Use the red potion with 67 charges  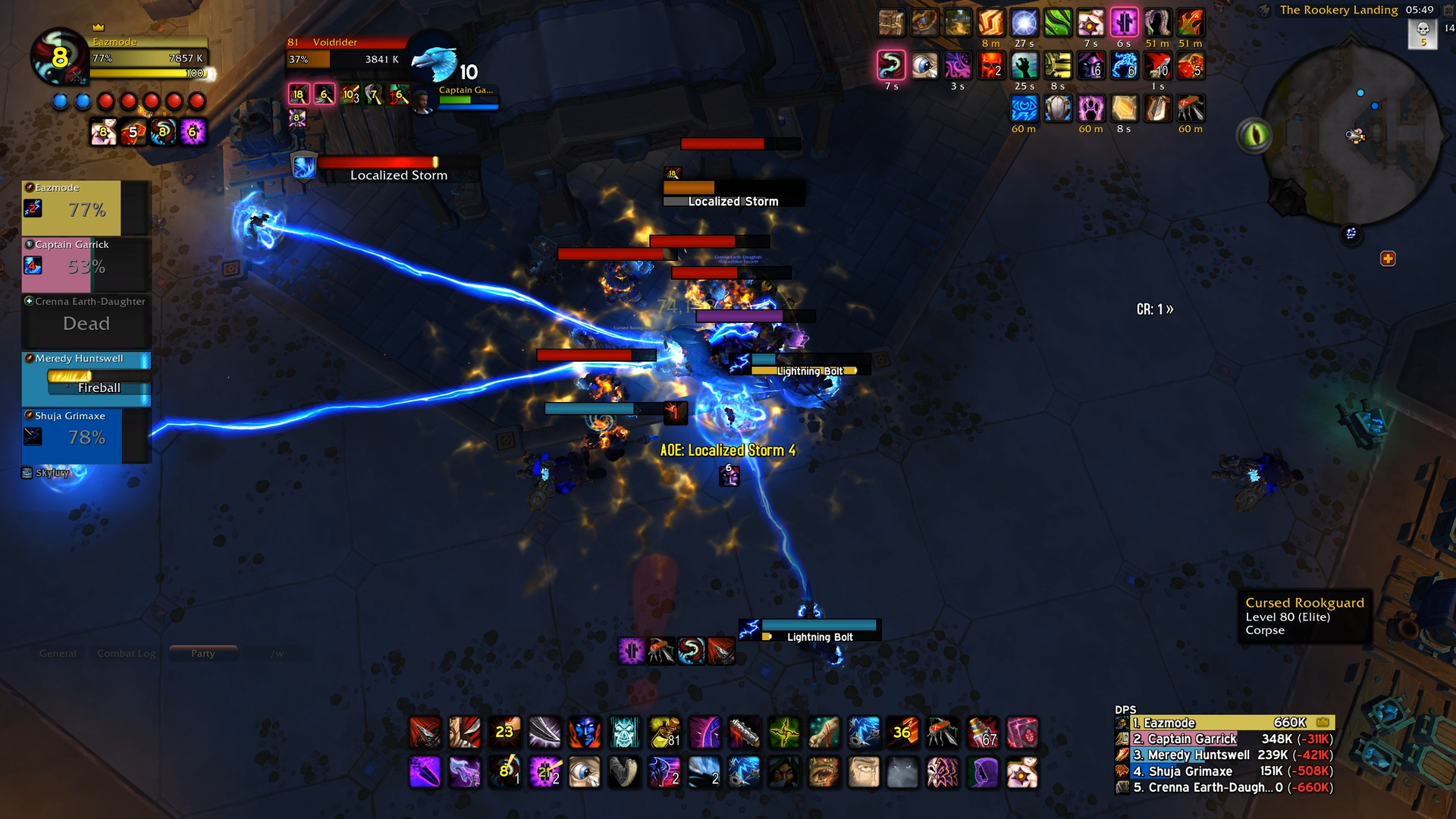coord(982,732)
